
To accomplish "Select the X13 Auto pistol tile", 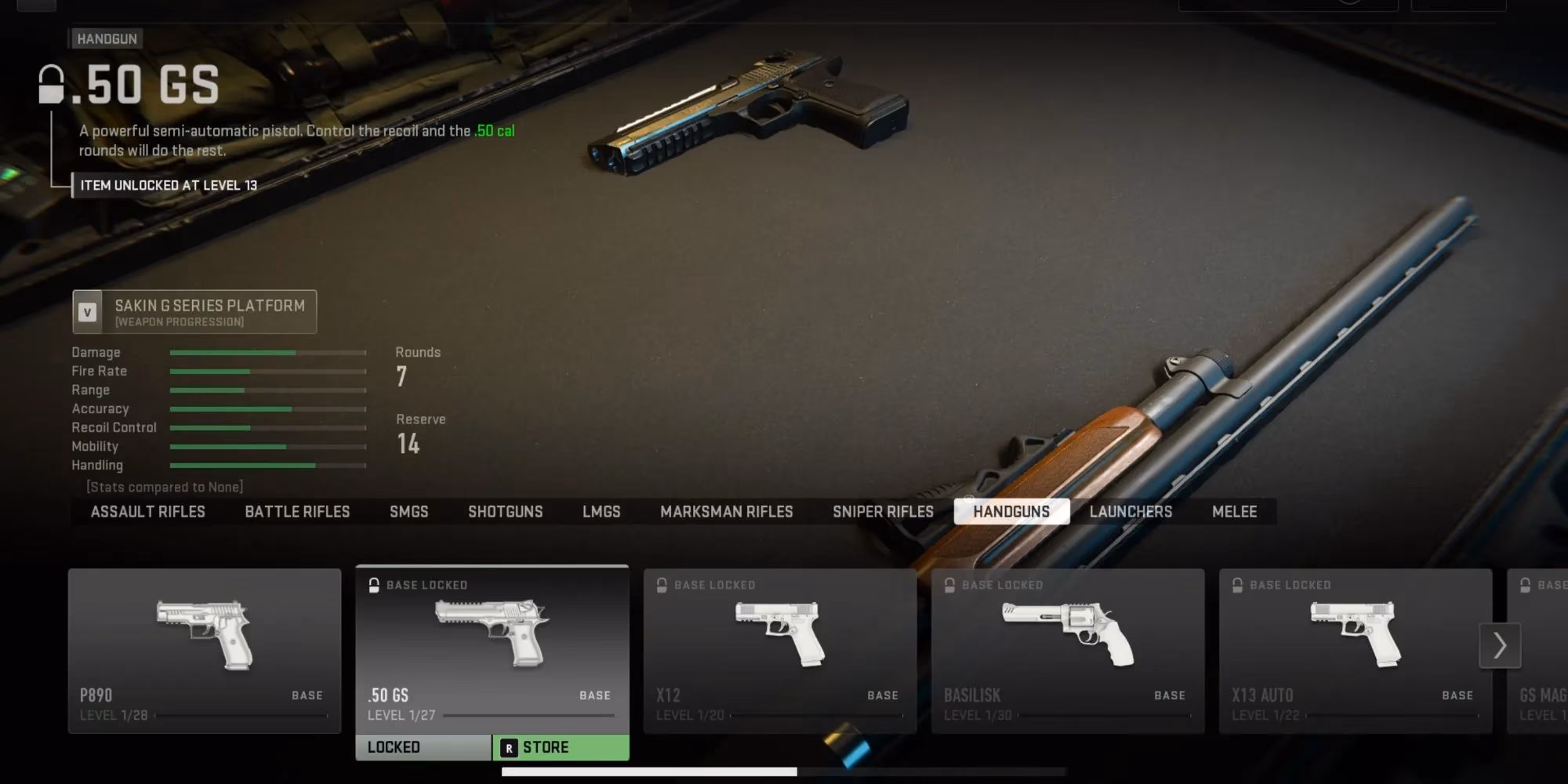I will click(1356, 651).
